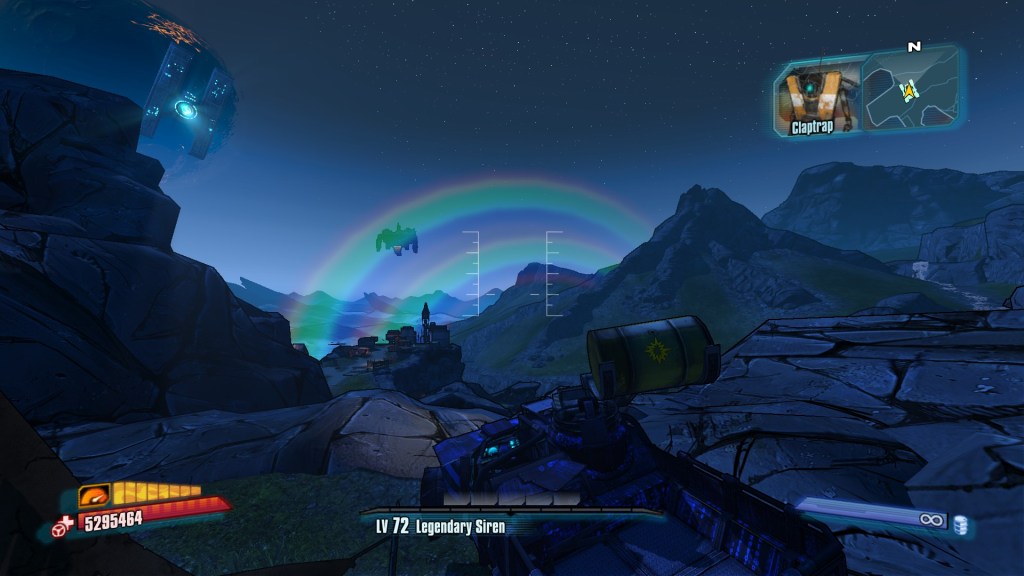Image resolution: width=1024 pixels, height=576 pixels.
Task: Click the shield icon beside the shield bar
Action: coord(94,496)
